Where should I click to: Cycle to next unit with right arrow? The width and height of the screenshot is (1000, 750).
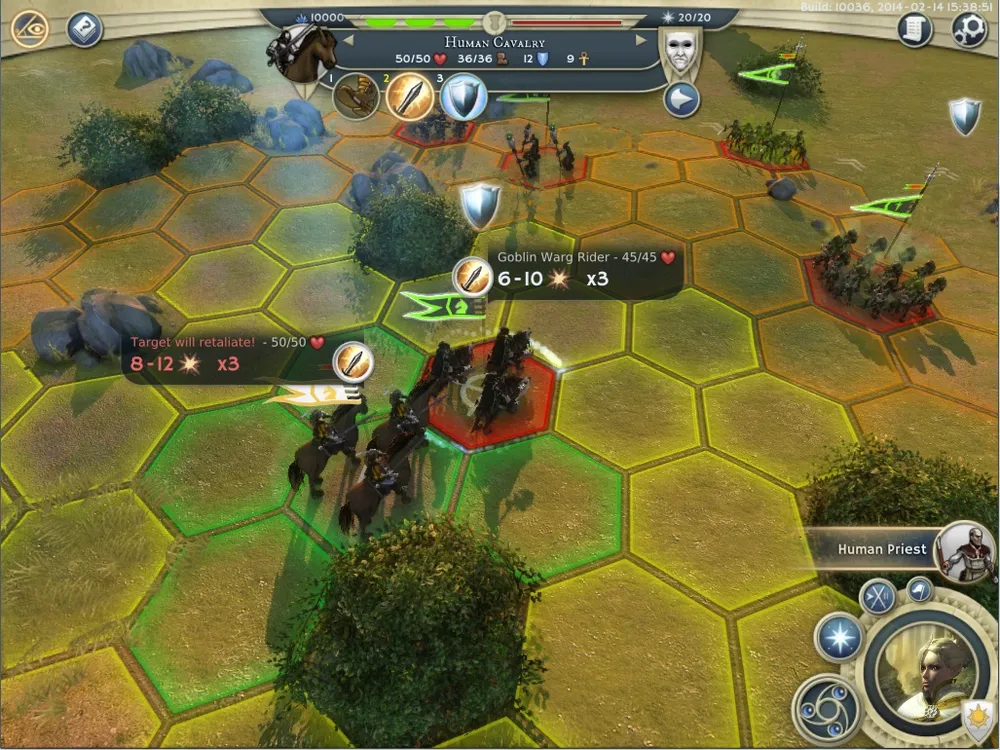pyautogui.click(x=641, y=40)
